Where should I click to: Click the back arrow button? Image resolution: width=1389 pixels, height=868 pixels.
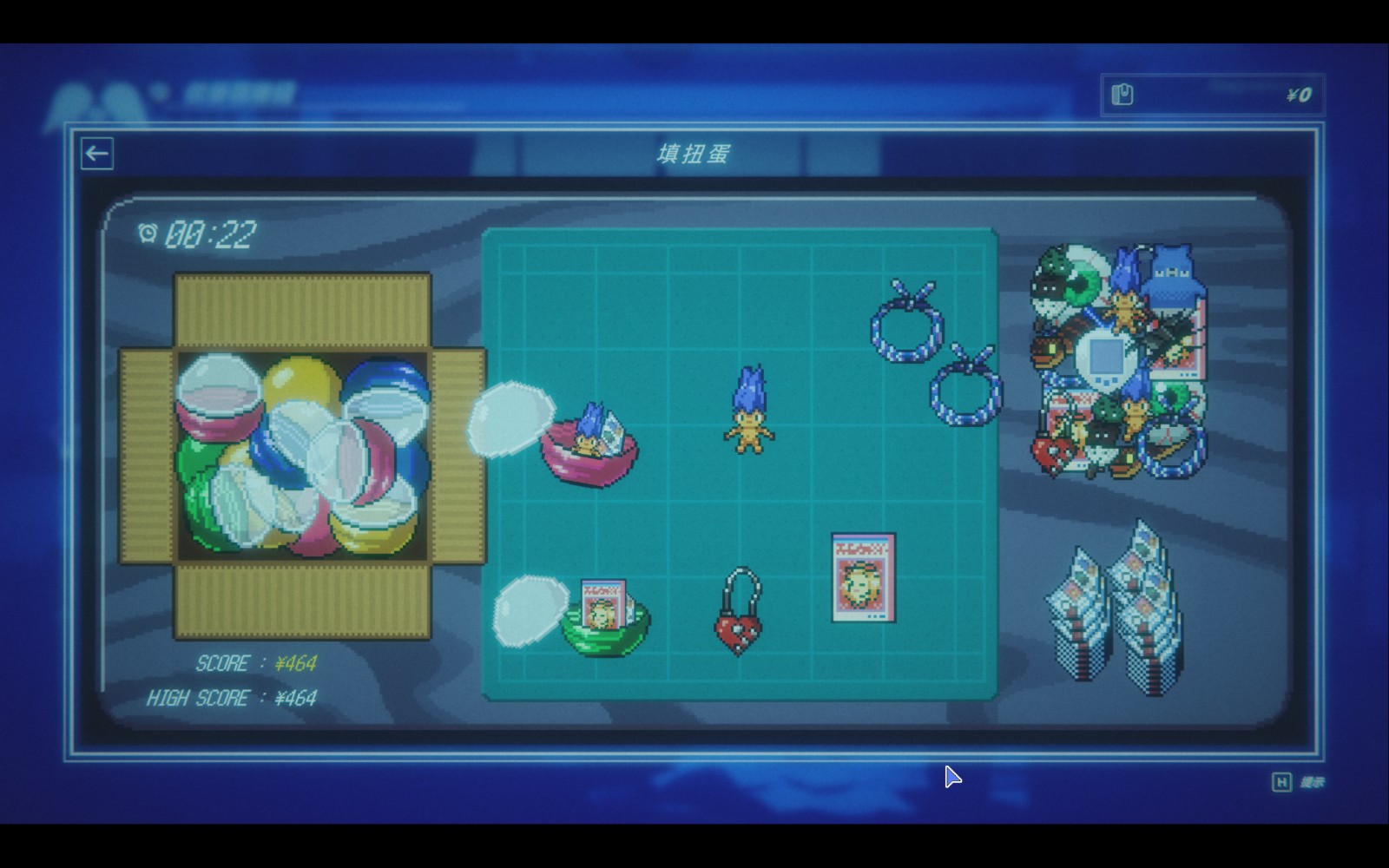coord(97,154)
